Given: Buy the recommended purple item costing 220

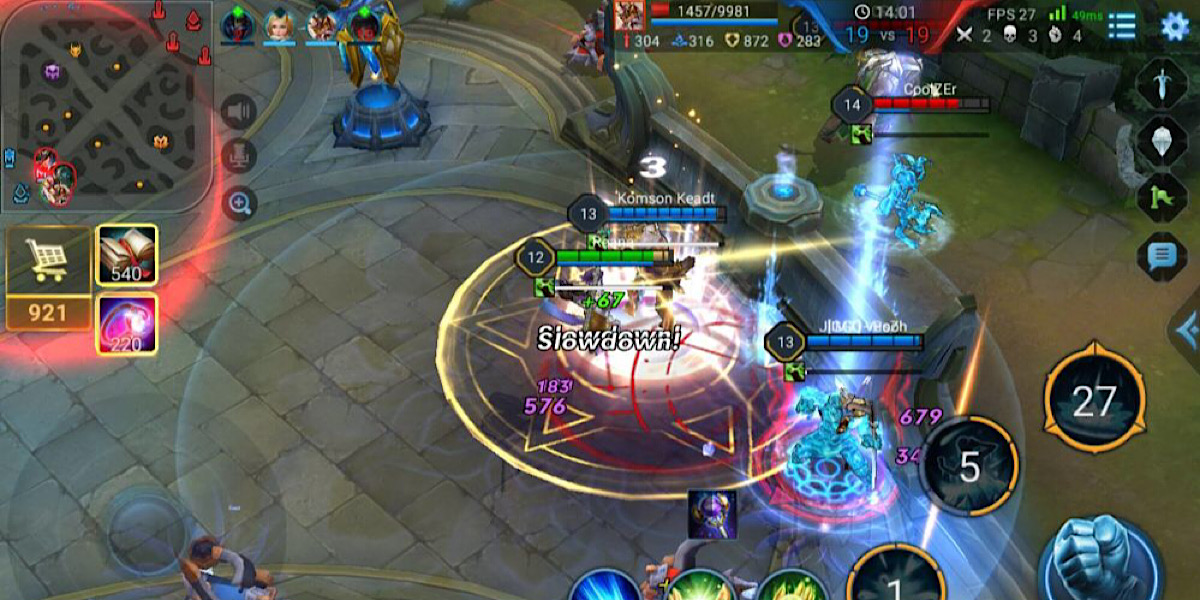Looking at the screenshot, I should pyautogui.click(x=126, y=324).
